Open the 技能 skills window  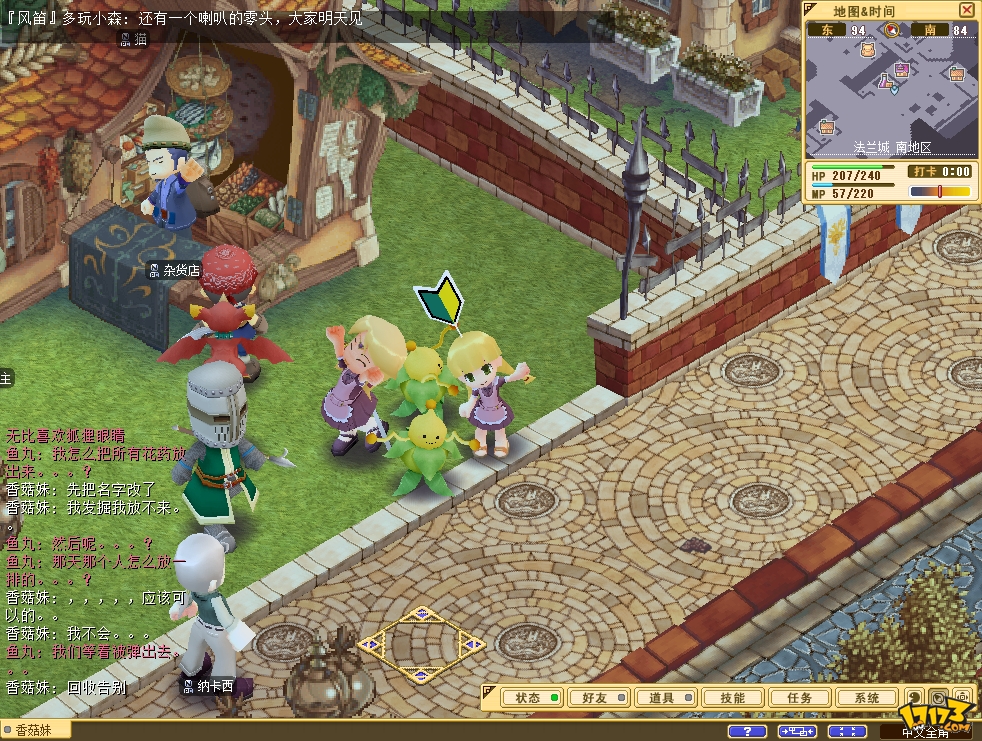pos(732,698)
